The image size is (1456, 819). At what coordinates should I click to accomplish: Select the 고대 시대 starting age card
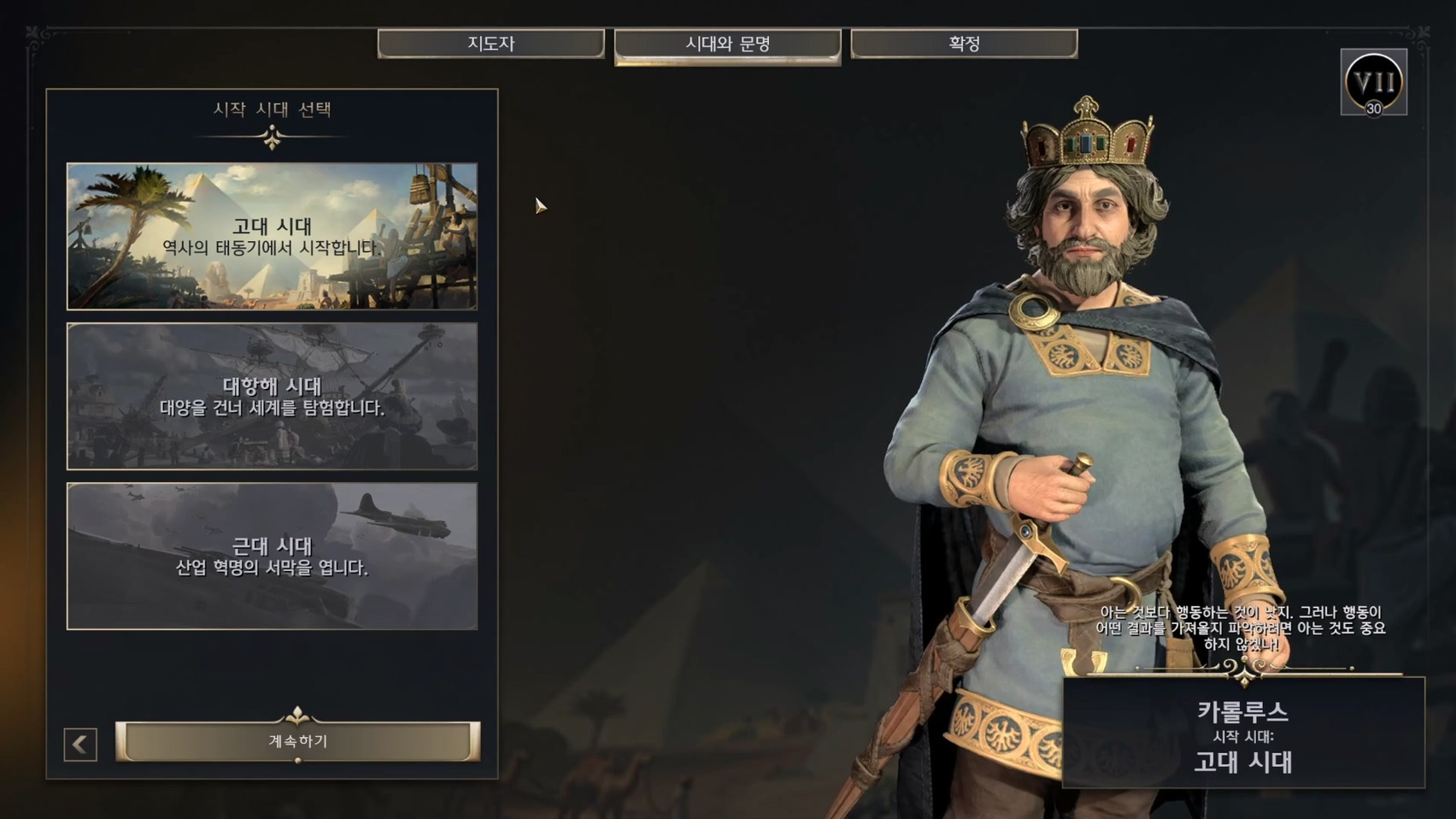point(272,236)
